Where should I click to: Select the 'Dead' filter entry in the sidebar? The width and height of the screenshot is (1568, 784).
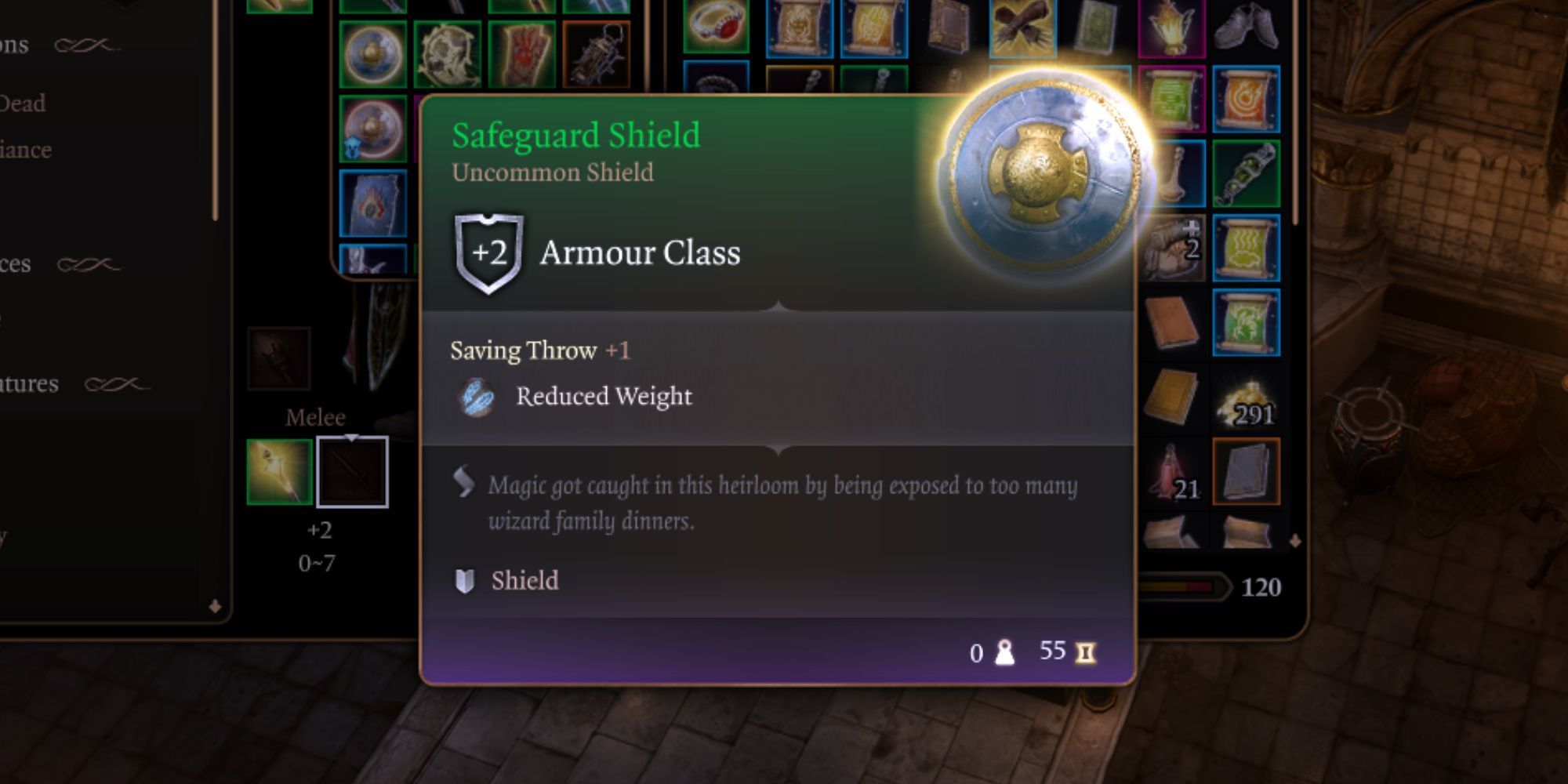24,102
